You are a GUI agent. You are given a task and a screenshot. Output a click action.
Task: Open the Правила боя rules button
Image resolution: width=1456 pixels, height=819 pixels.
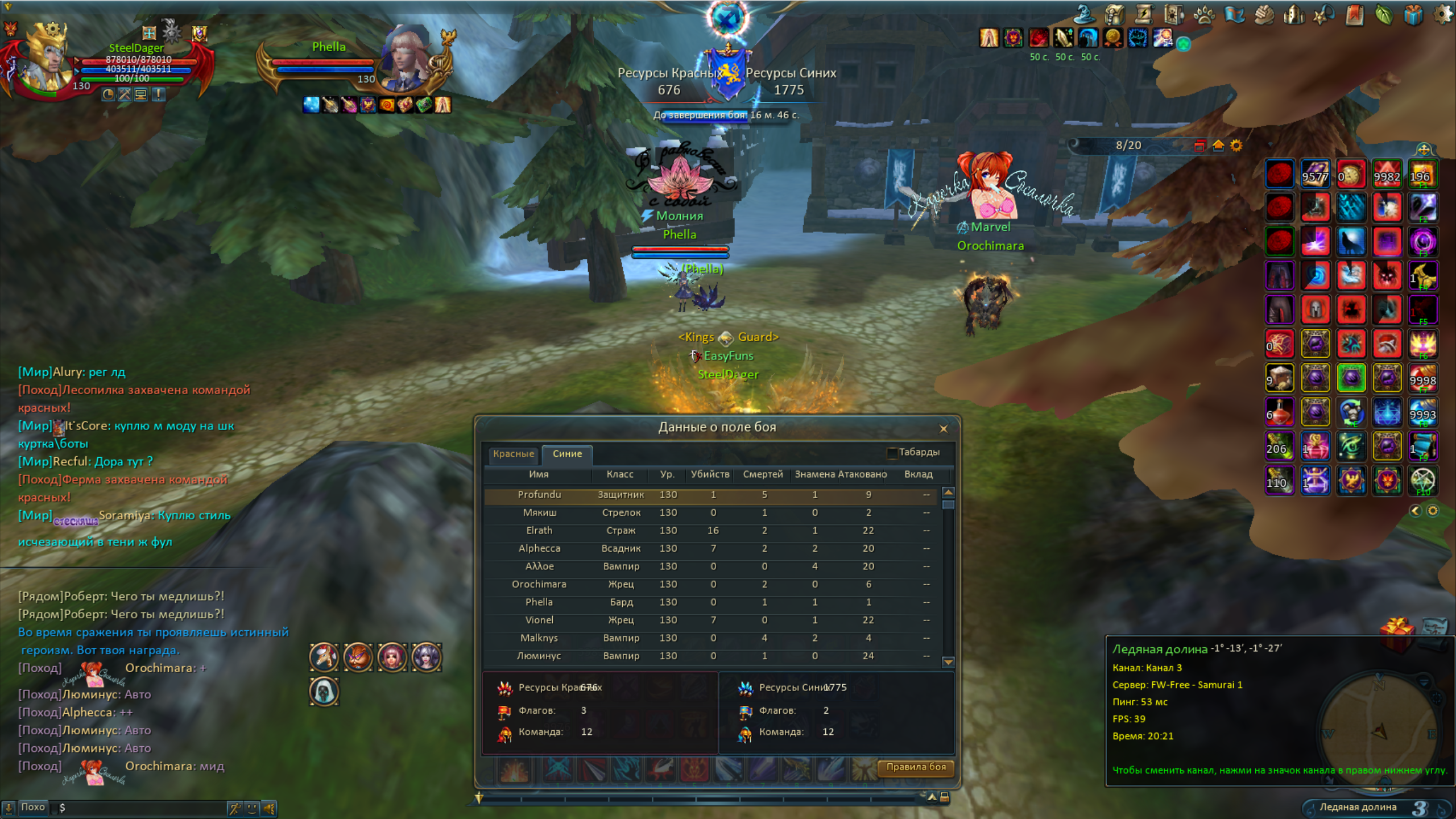[x=916, y=767]
